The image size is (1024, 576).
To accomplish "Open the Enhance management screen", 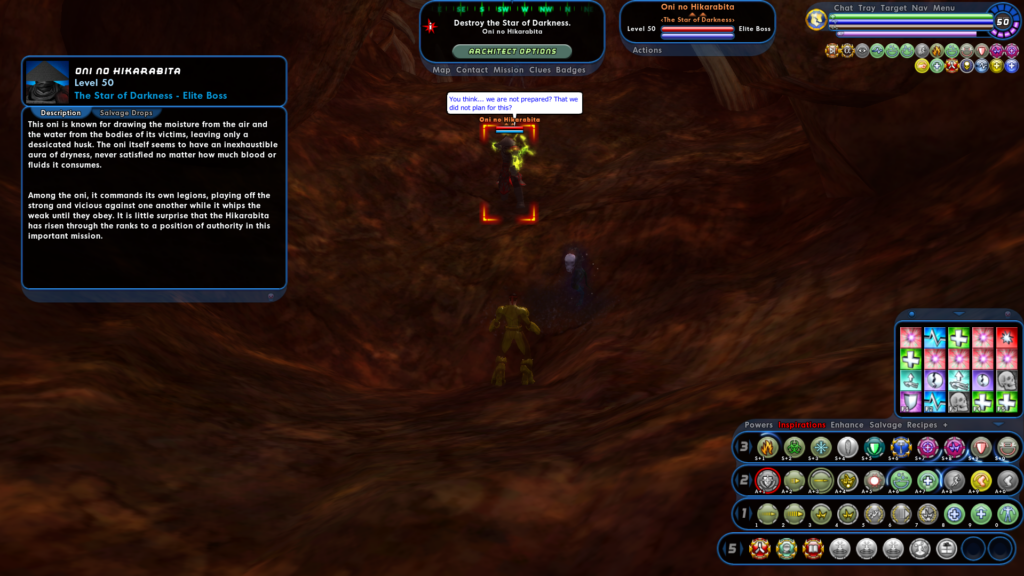I will coord(847,425).
